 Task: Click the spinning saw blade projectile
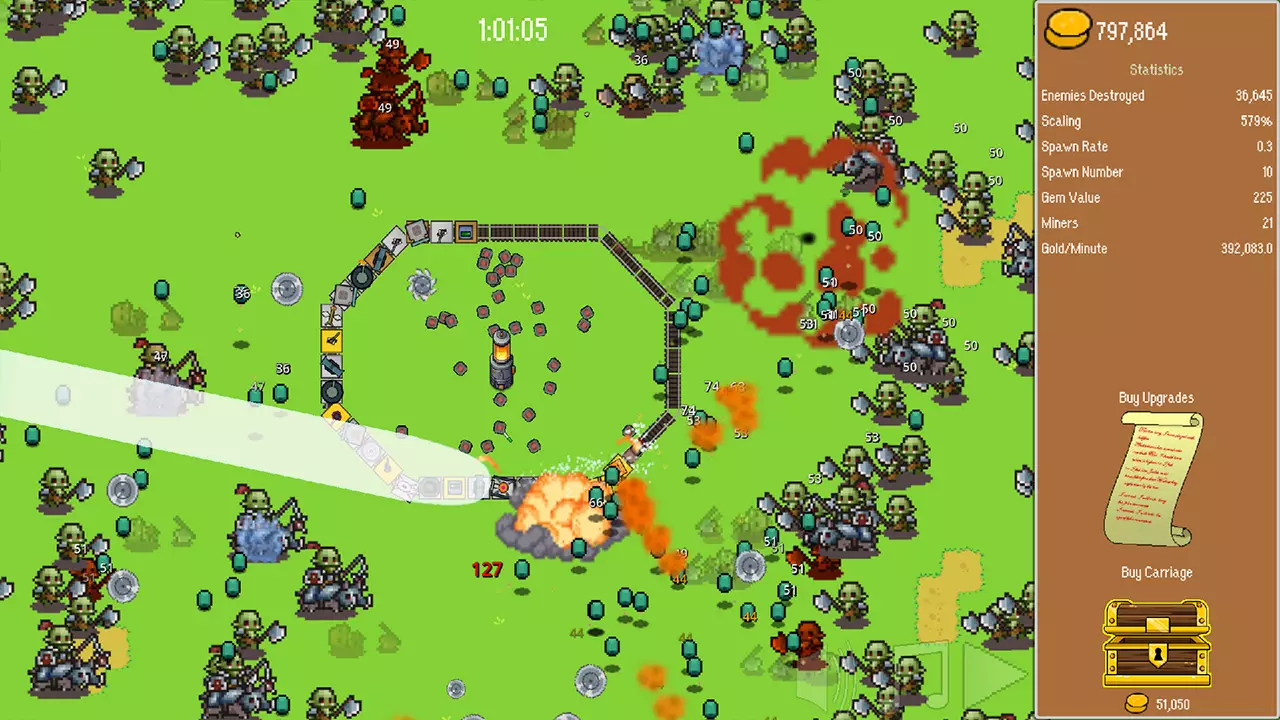423,285
